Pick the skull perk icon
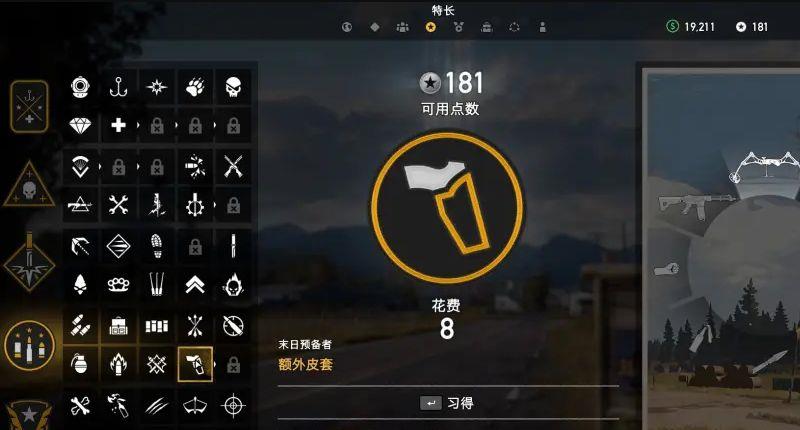The height and width of the screenshot is (430, 800). (233, 87)
